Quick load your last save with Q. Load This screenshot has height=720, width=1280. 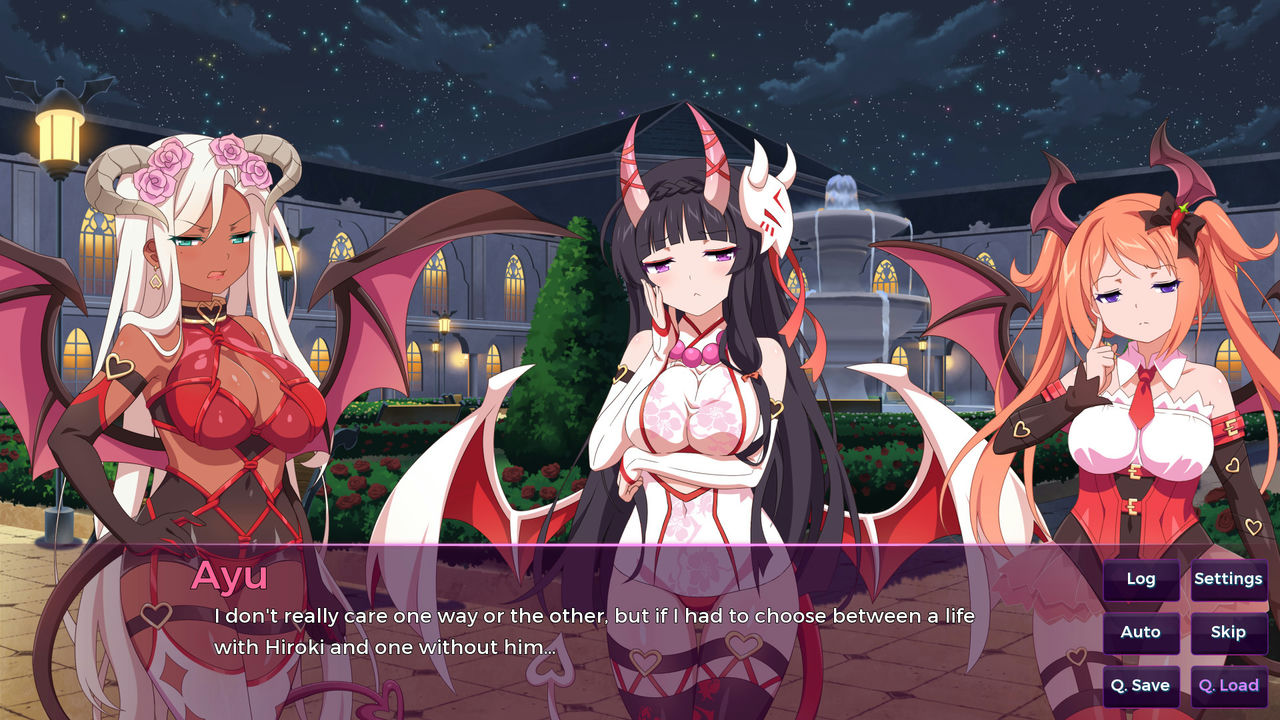click(1228, 685)
